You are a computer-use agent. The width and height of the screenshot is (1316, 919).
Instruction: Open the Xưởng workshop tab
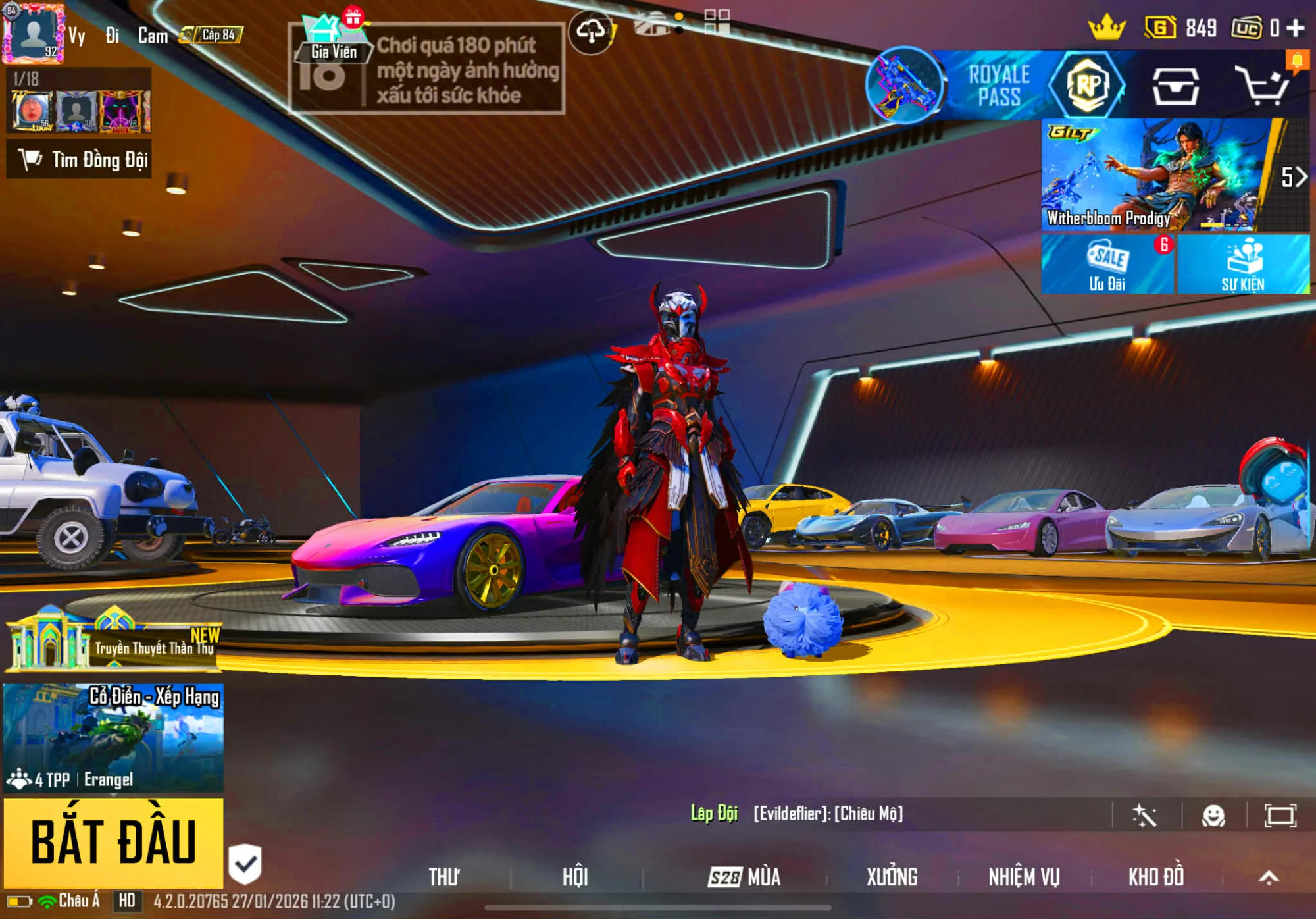[892, 877]
